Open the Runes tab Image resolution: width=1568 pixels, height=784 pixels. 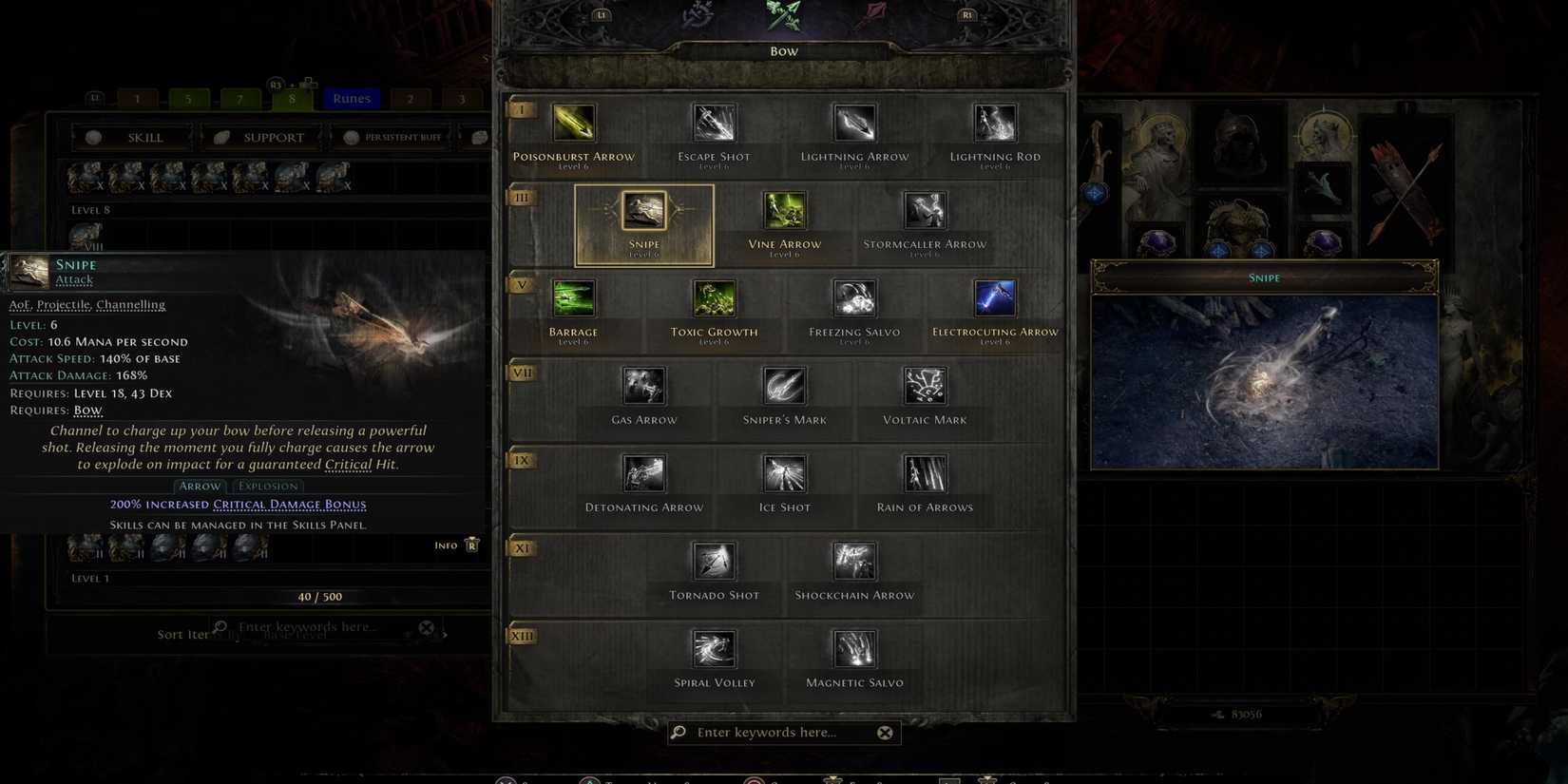[351, 98]
